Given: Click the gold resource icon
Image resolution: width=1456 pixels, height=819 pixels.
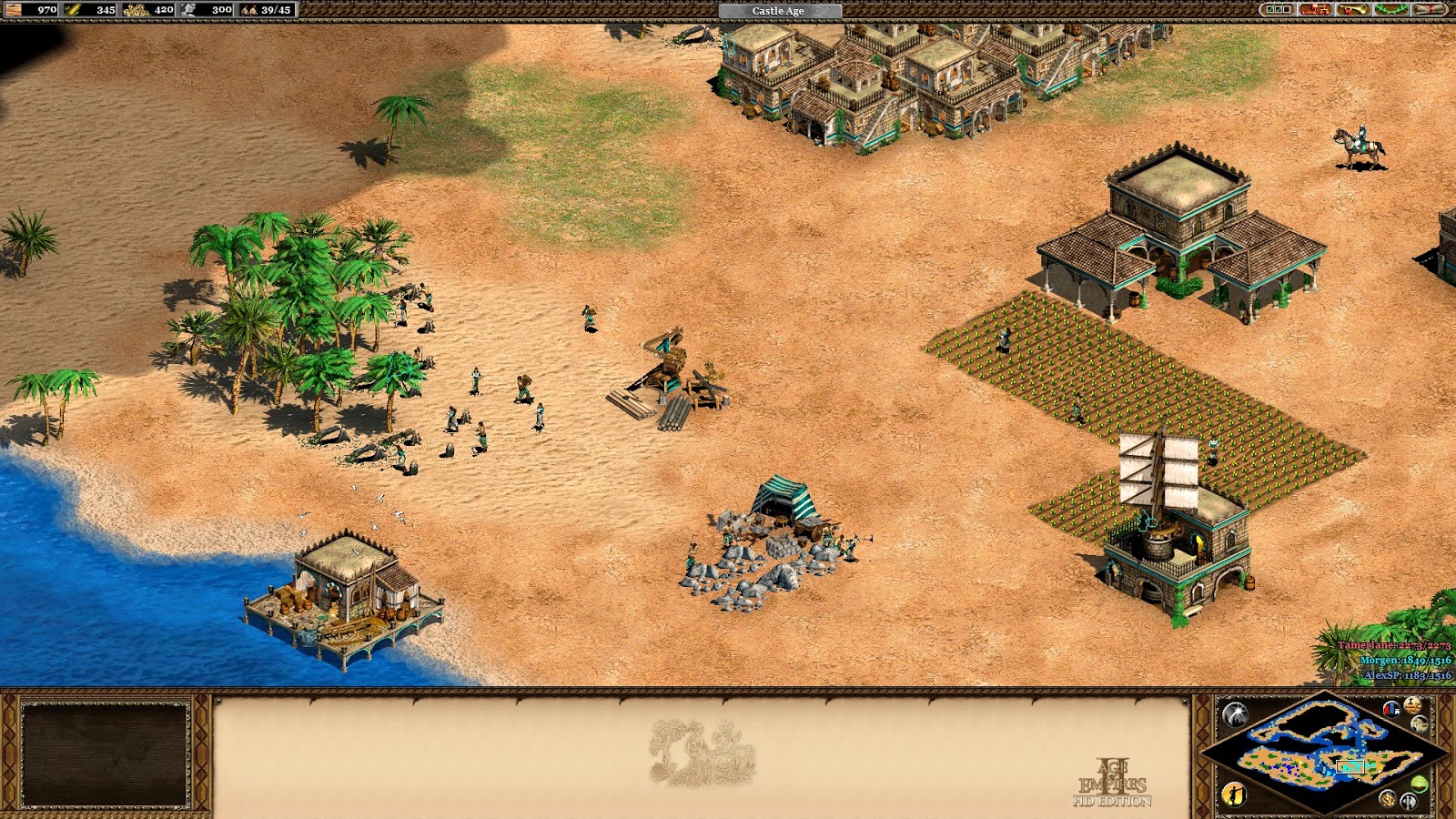Looking at the screenshot, I should [x=136, y=10].
